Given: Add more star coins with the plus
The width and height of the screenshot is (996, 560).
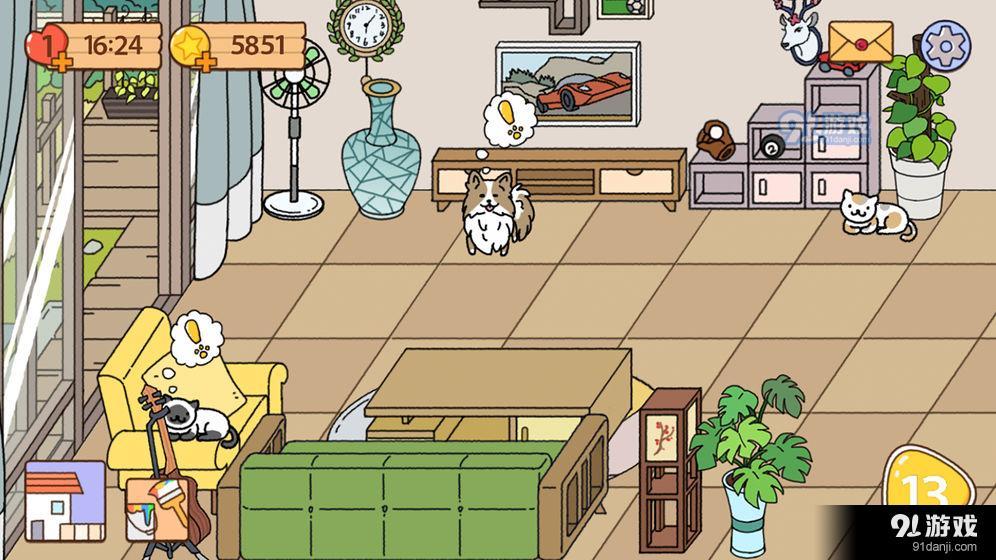Looking at the screenshot, I should 207,63.
